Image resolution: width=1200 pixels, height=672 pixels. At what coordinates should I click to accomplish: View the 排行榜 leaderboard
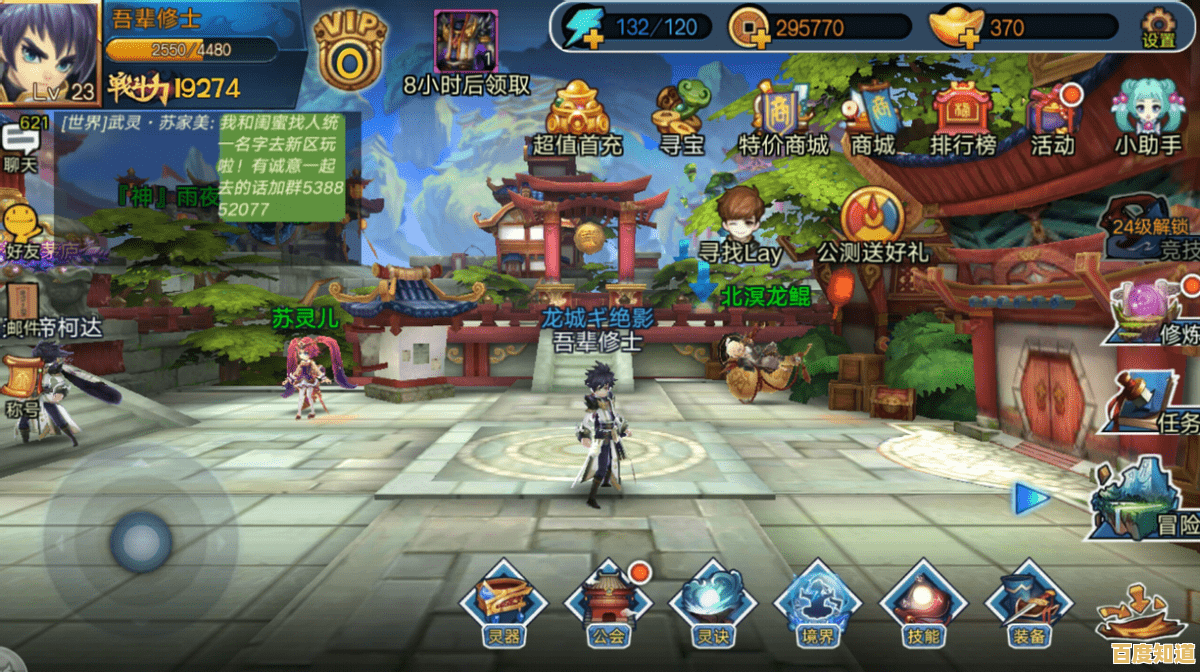tap(963, 116)
